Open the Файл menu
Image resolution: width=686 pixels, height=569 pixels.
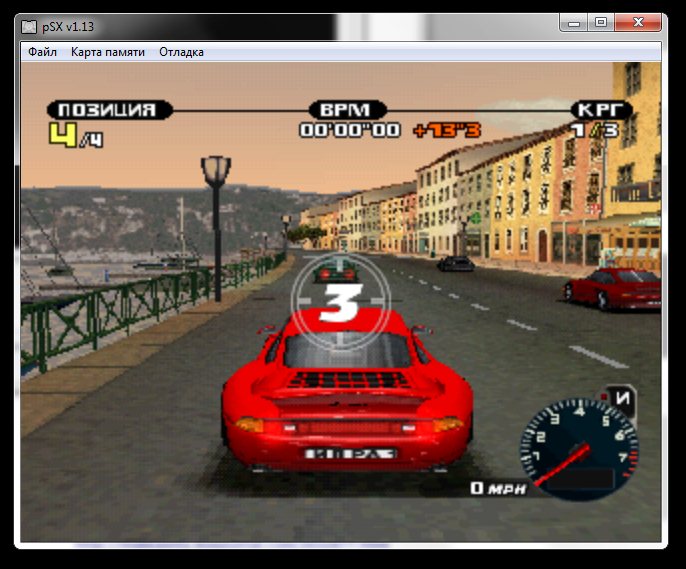(x=42, y=52)
